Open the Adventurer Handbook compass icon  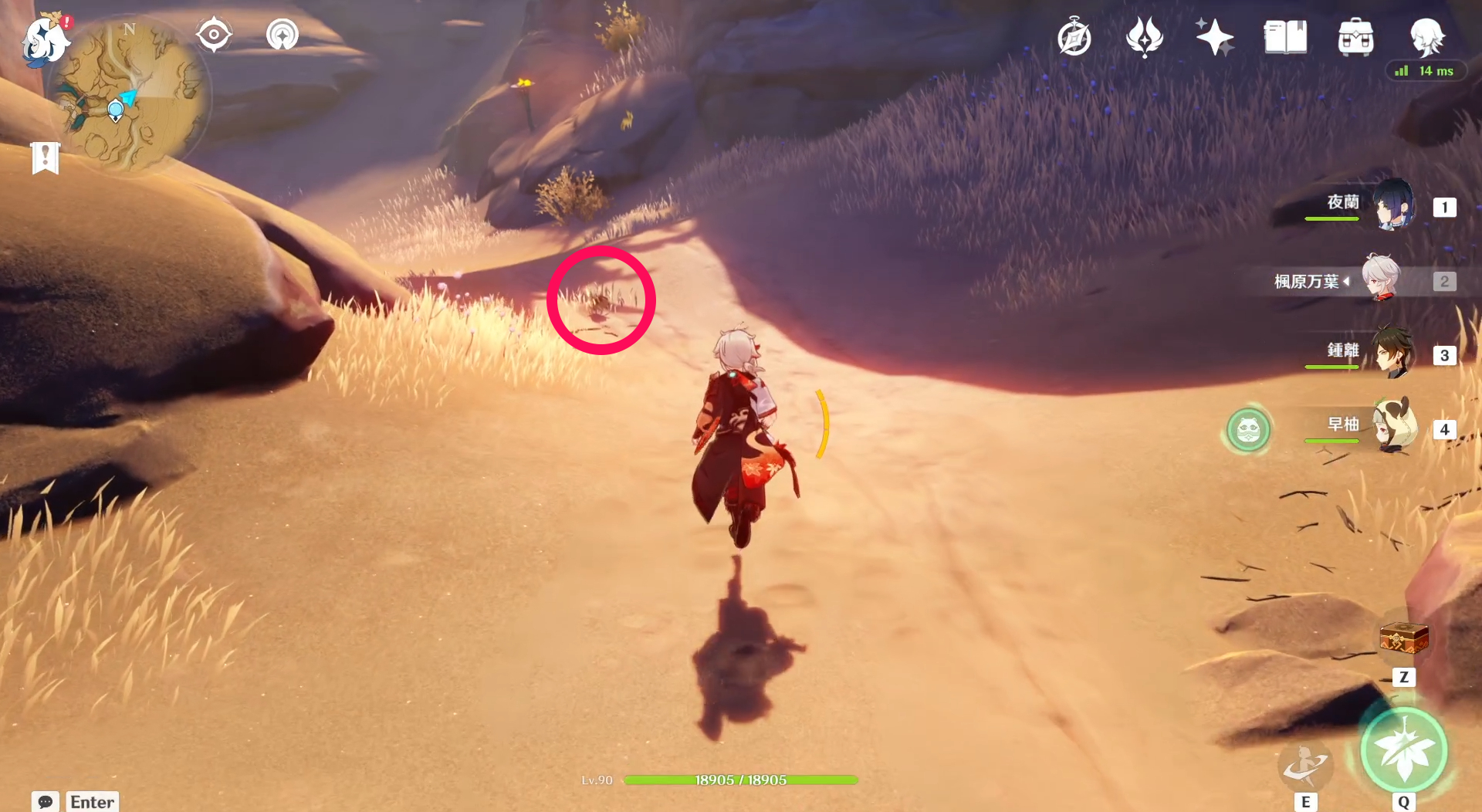pos(1075,35)
